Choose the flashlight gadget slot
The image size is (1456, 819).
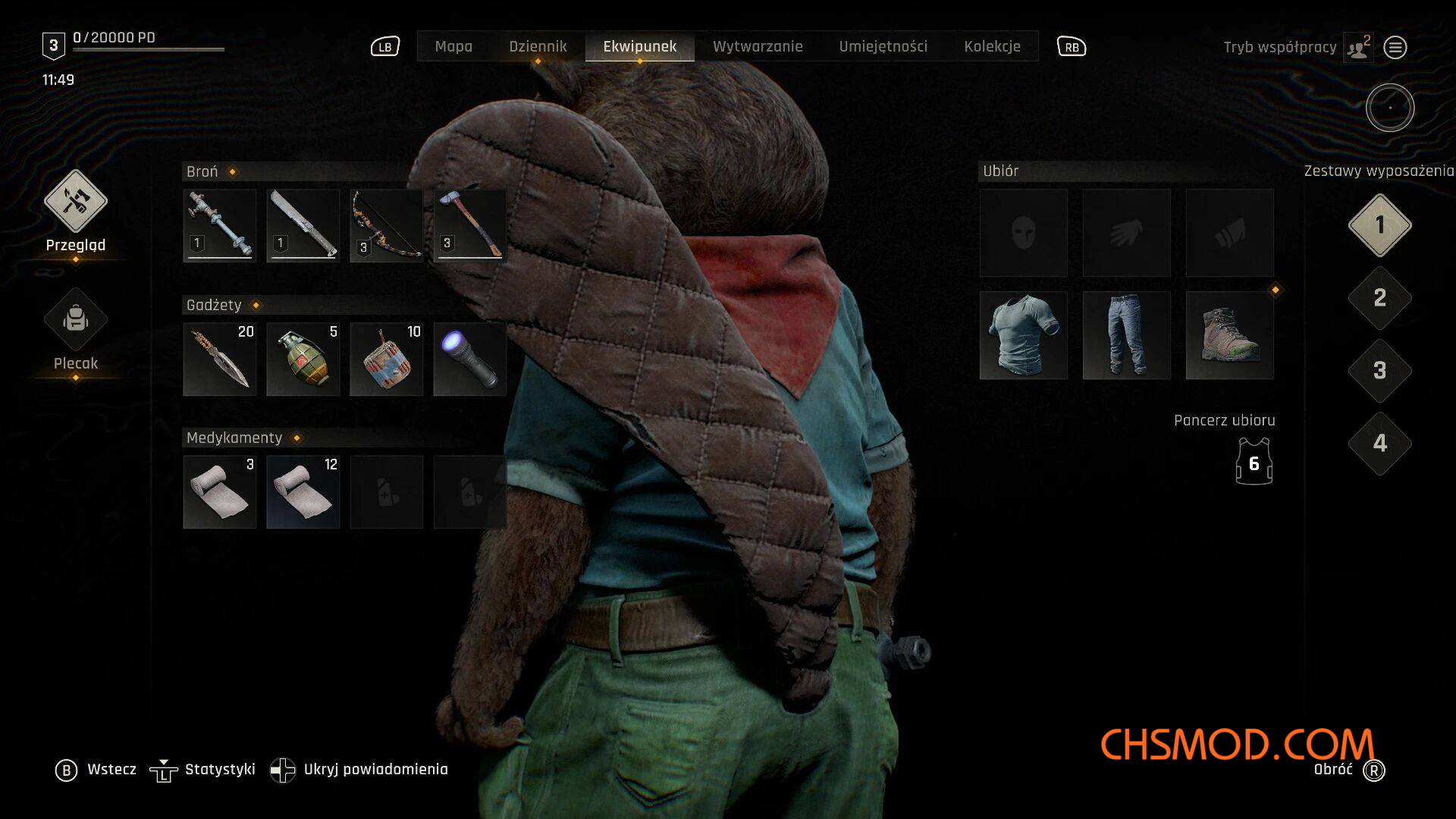[x=469, y=359]
